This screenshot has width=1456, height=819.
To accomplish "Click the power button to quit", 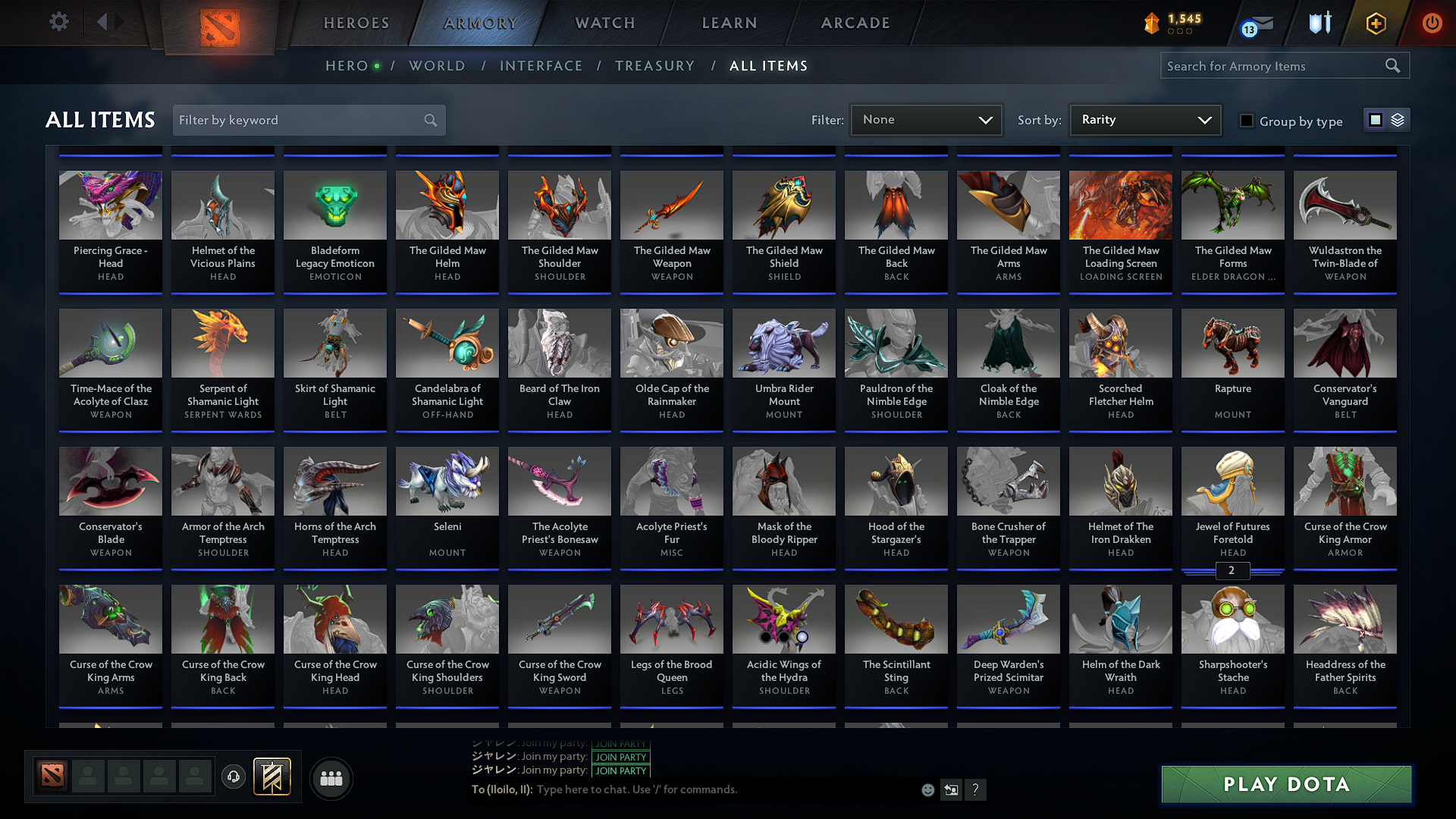I will pyautogui.click(x=1432, y=24).
